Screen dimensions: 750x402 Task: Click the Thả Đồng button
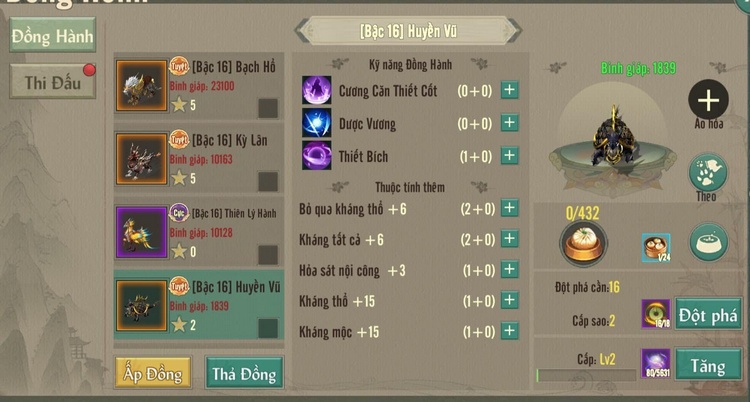pyautogui.click(x=243, y=373)
